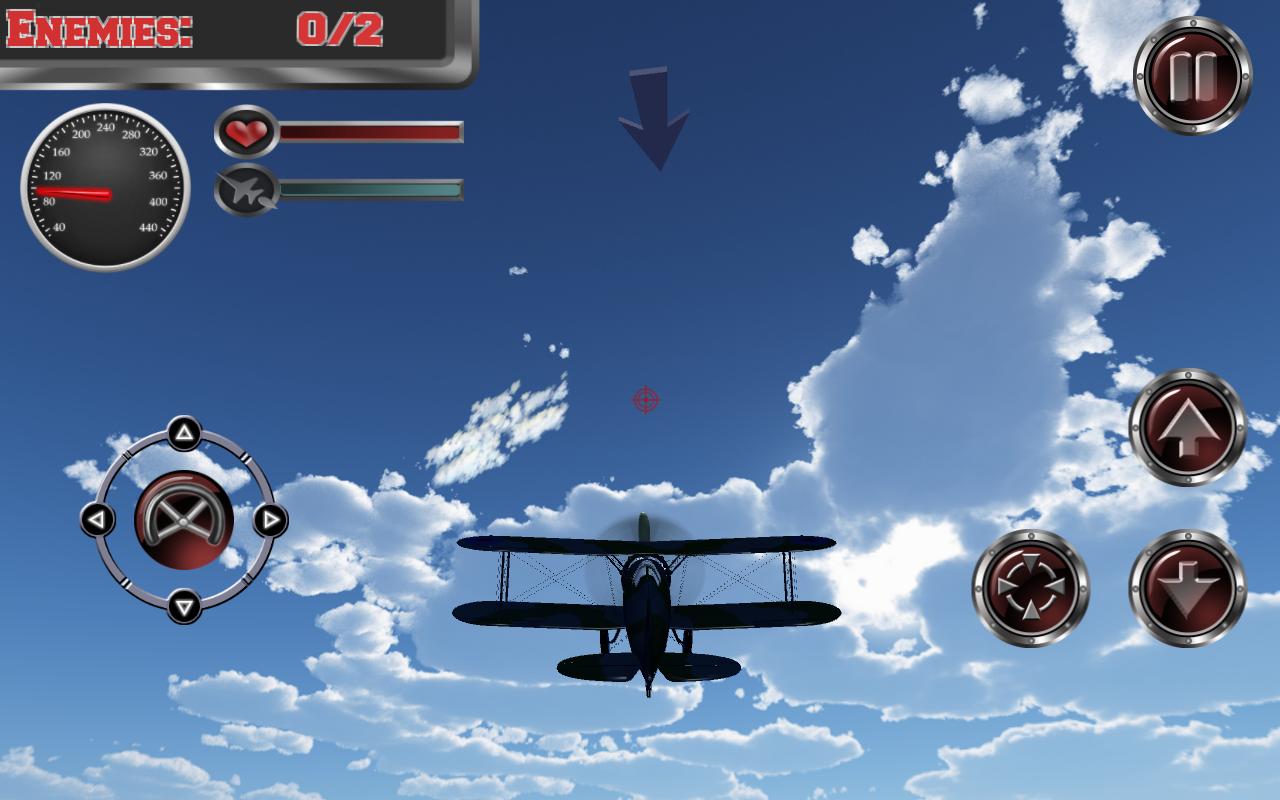Tap the teal plane durability bar
The width and height of the screenshot is (1280, 800).
tap(370, 190)
